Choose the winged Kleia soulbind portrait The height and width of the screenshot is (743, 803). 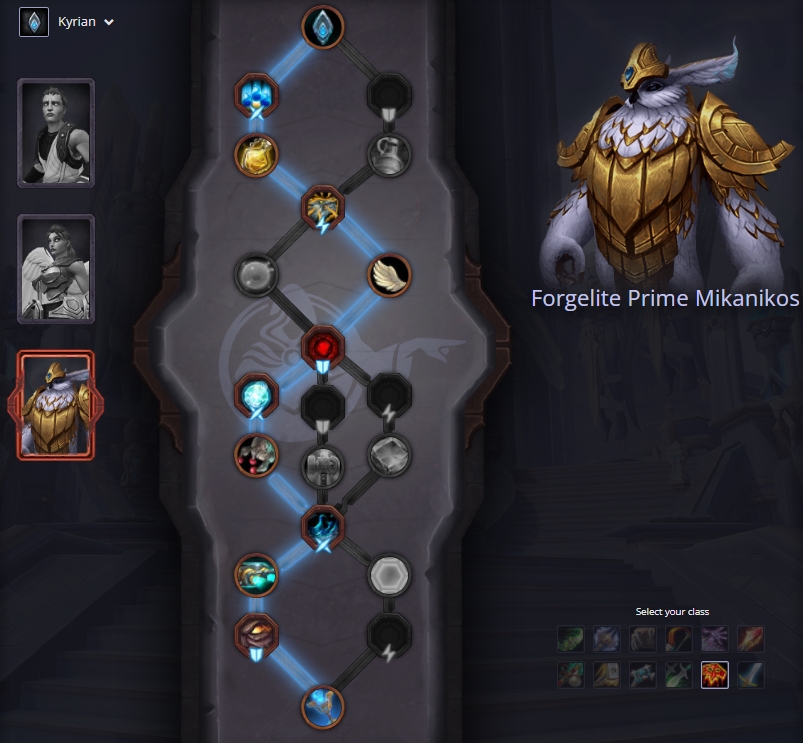point(56,269)
